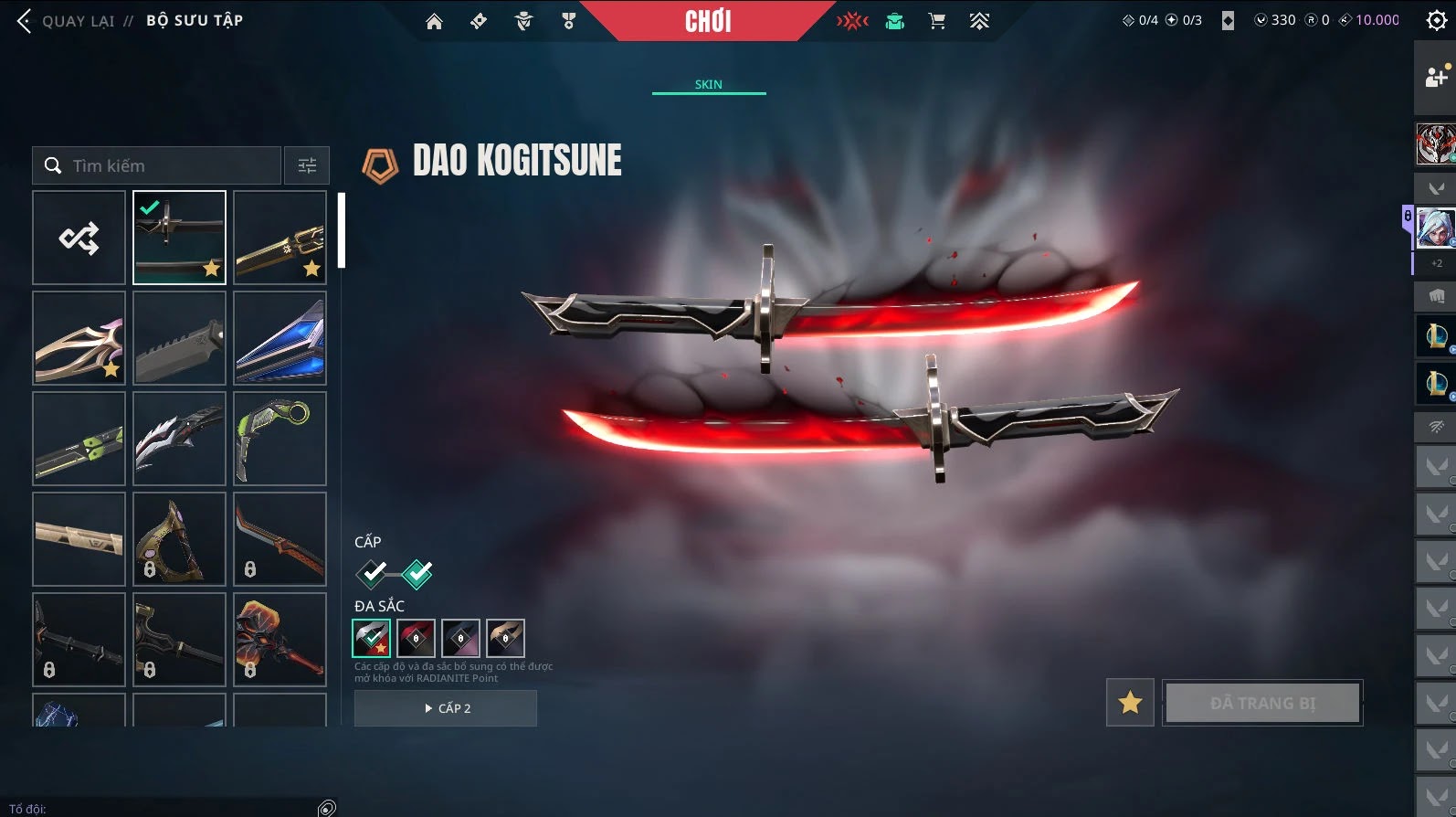The width and height of the screenshot is (1456, 817).
Task: Go back with the QUAY LẠI arrow
Action: [x=25, y=21]
